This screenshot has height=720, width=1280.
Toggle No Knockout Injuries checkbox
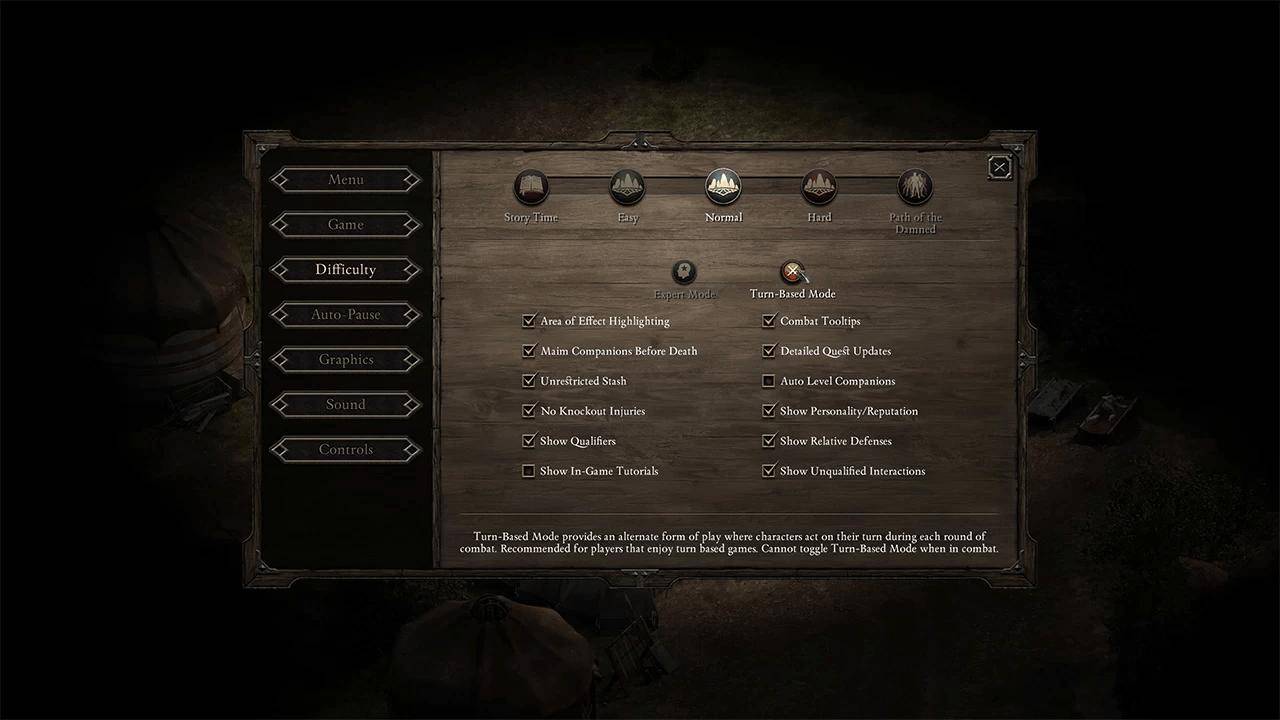pos(529,411)
